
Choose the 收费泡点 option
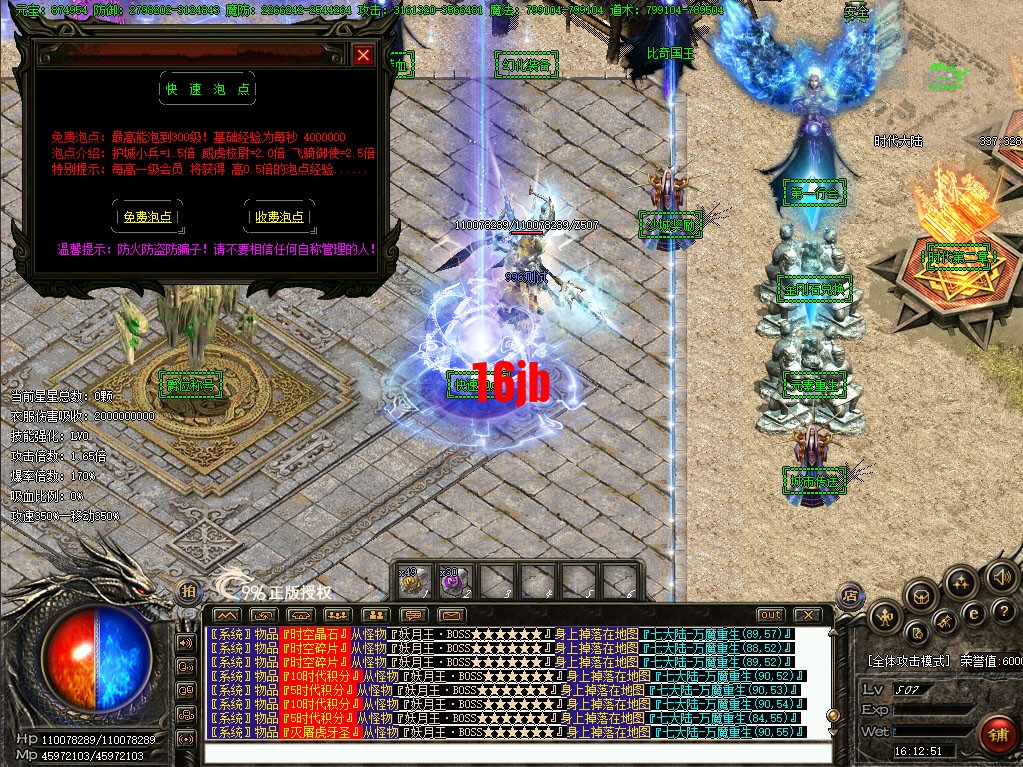click(x=279, y=216)
